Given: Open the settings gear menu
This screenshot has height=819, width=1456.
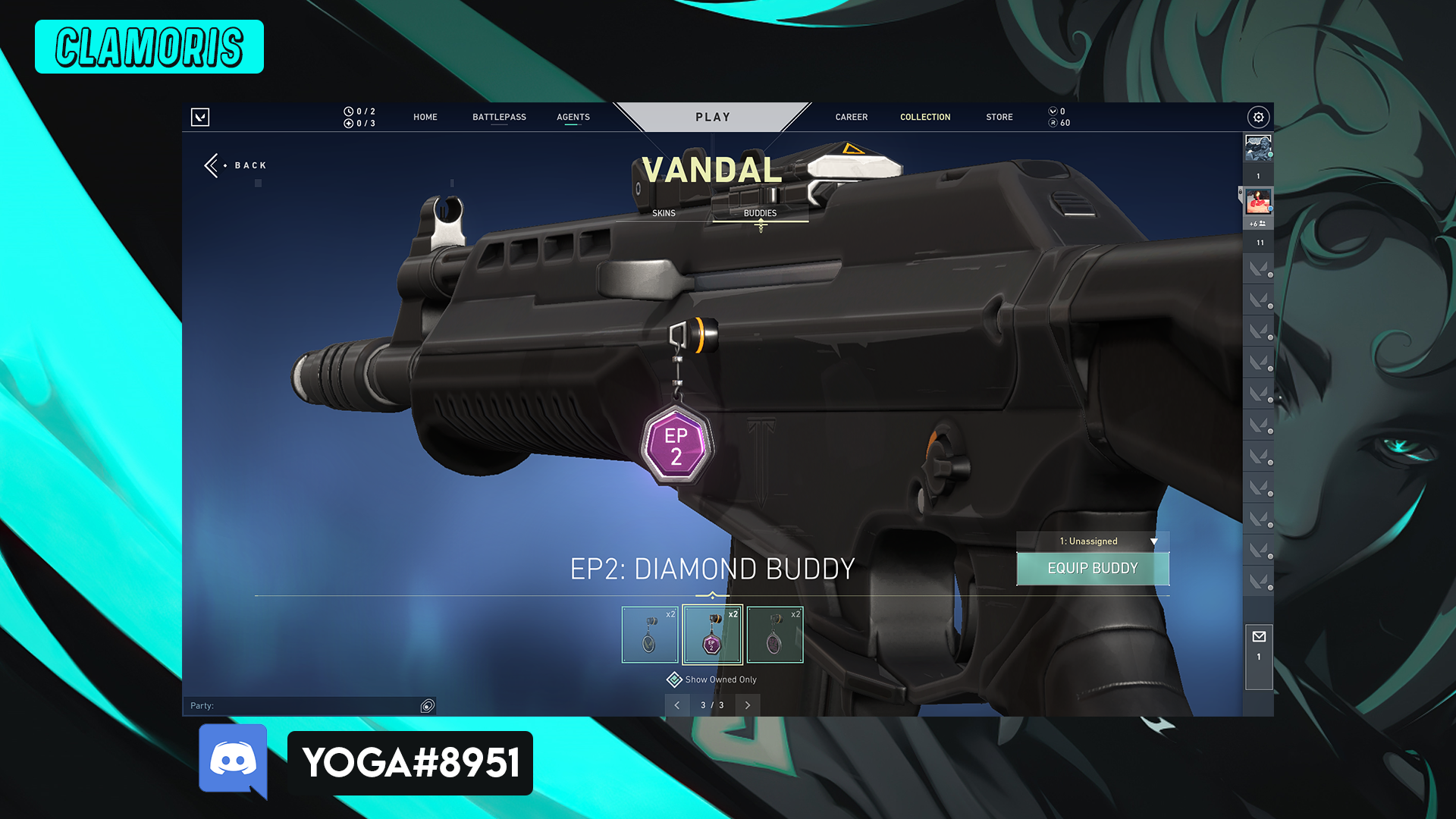Looking at the screenshot, I should [x=1257, y=118].
